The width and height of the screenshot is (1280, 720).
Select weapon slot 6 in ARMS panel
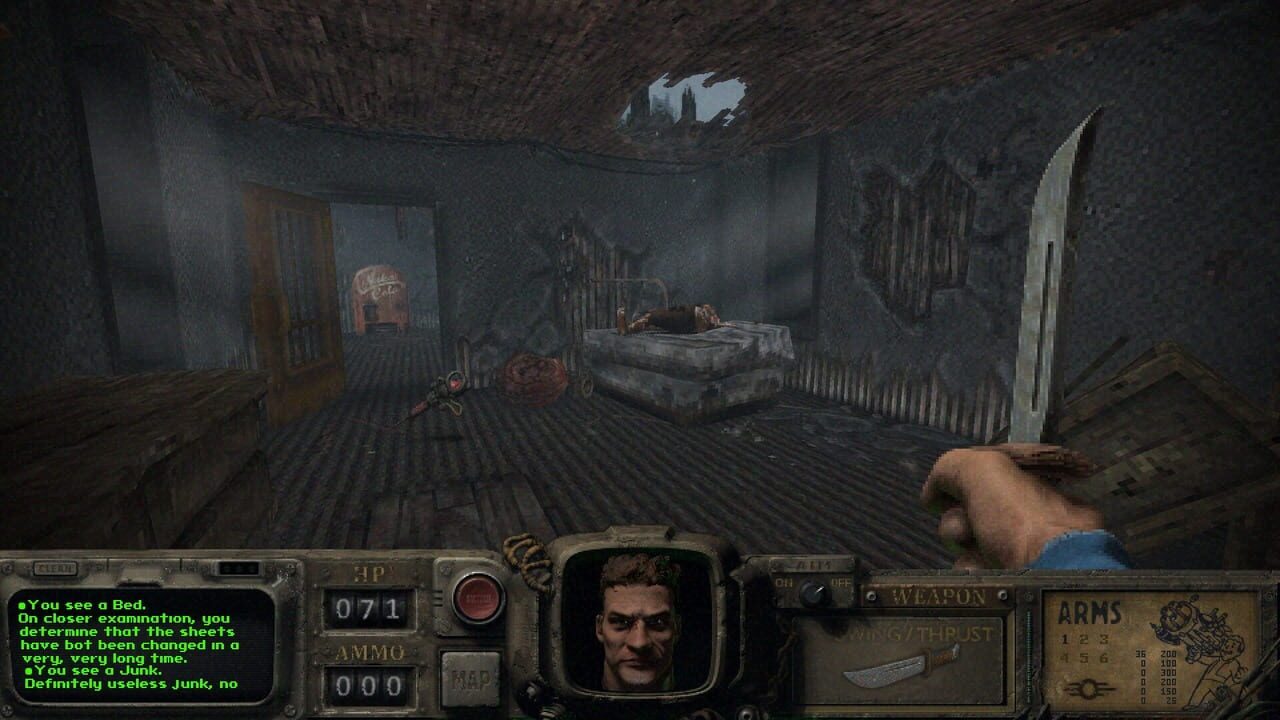pos(1103,658)
